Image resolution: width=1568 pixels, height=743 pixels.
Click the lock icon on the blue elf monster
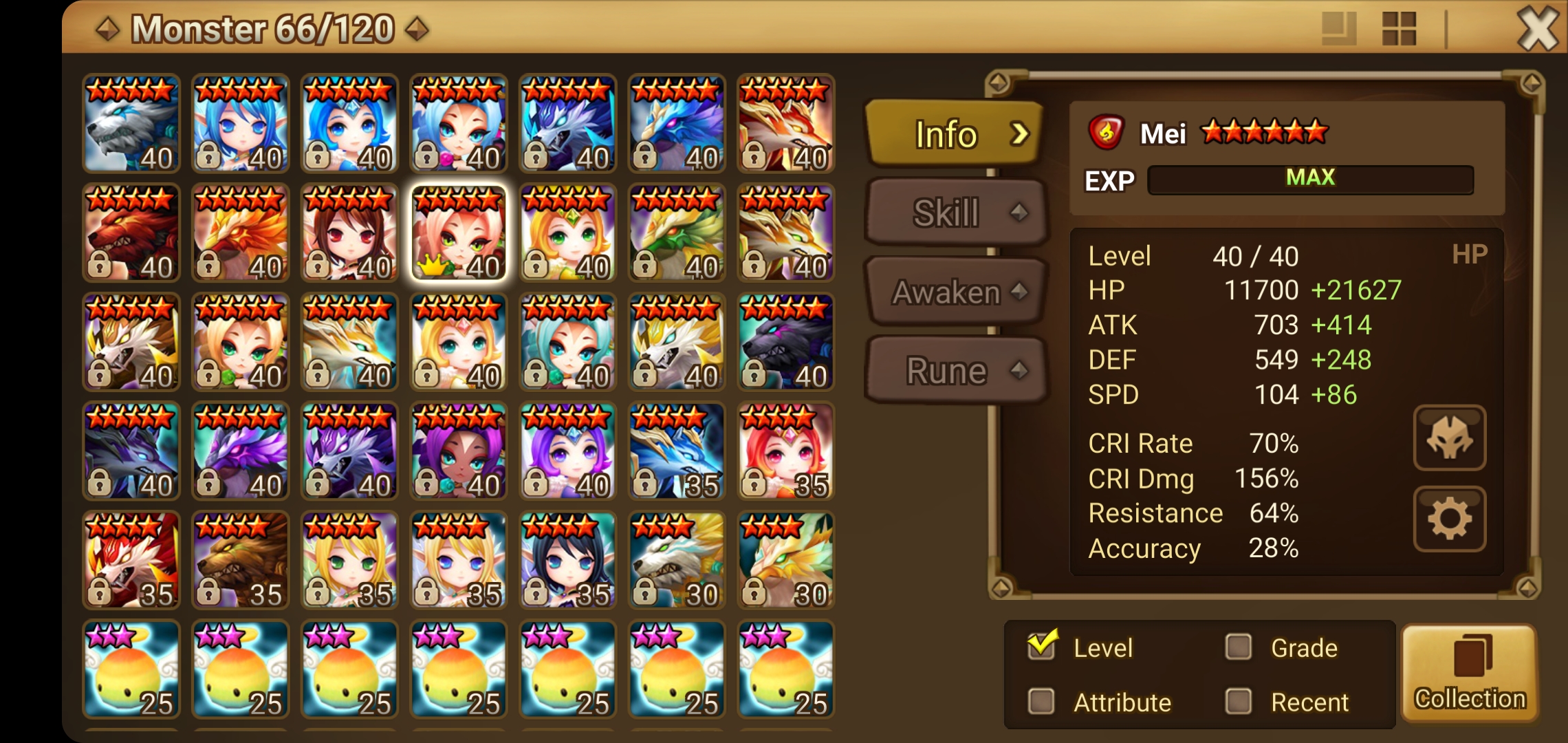pos(207,154)
